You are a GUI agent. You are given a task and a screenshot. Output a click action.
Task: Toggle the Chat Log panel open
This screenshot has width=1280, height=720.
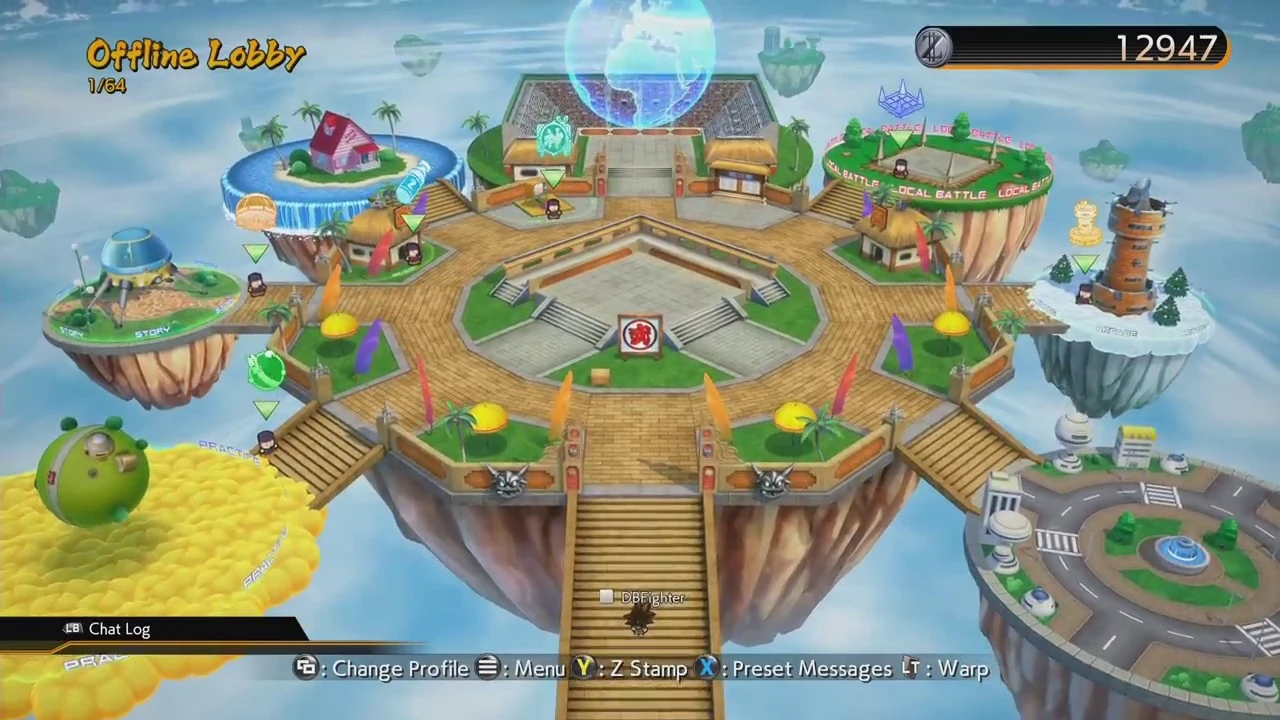click(x=119, y=629)
